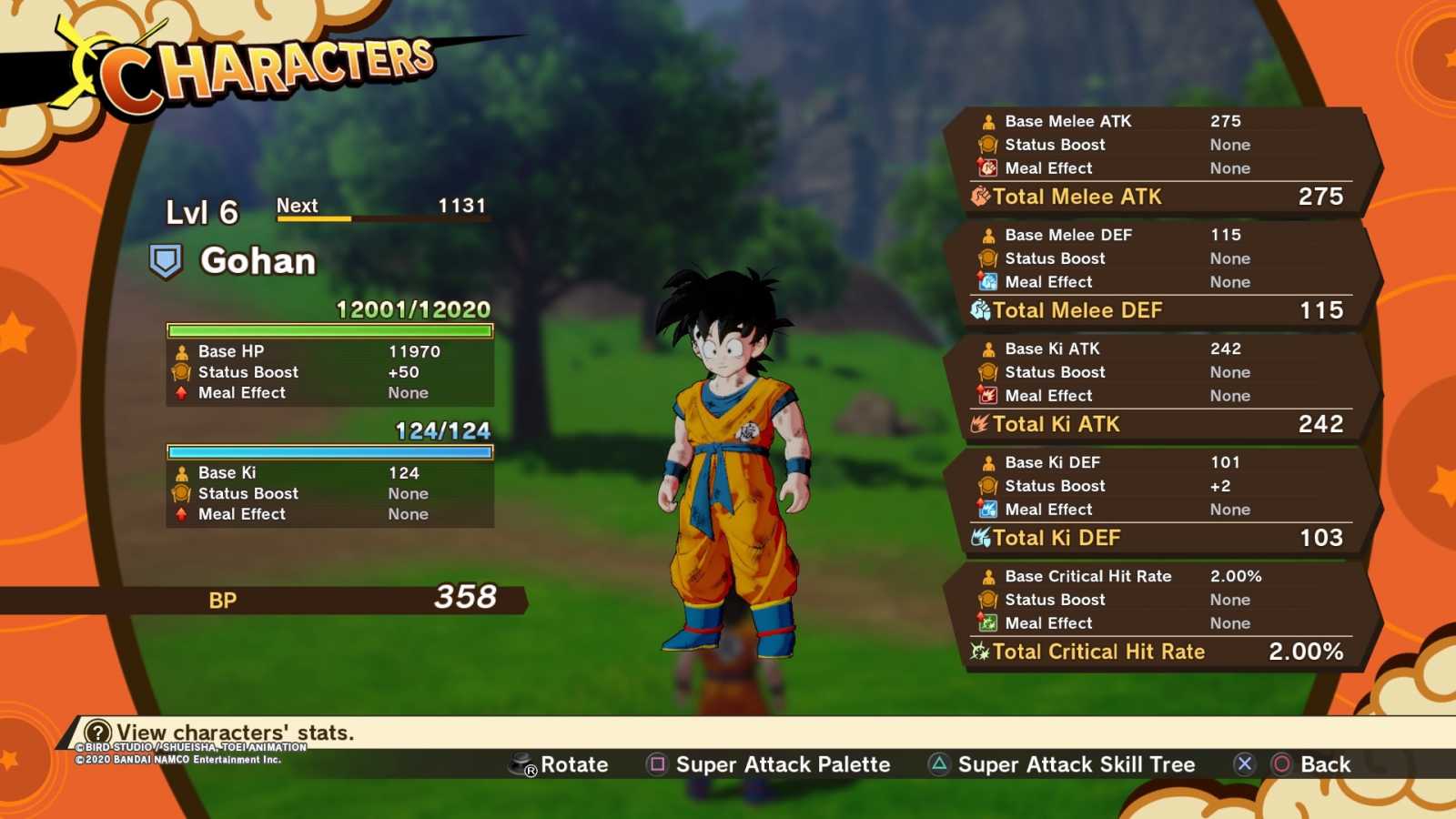
Task: Open the Super Attack Palette
Action: (769, 764)
